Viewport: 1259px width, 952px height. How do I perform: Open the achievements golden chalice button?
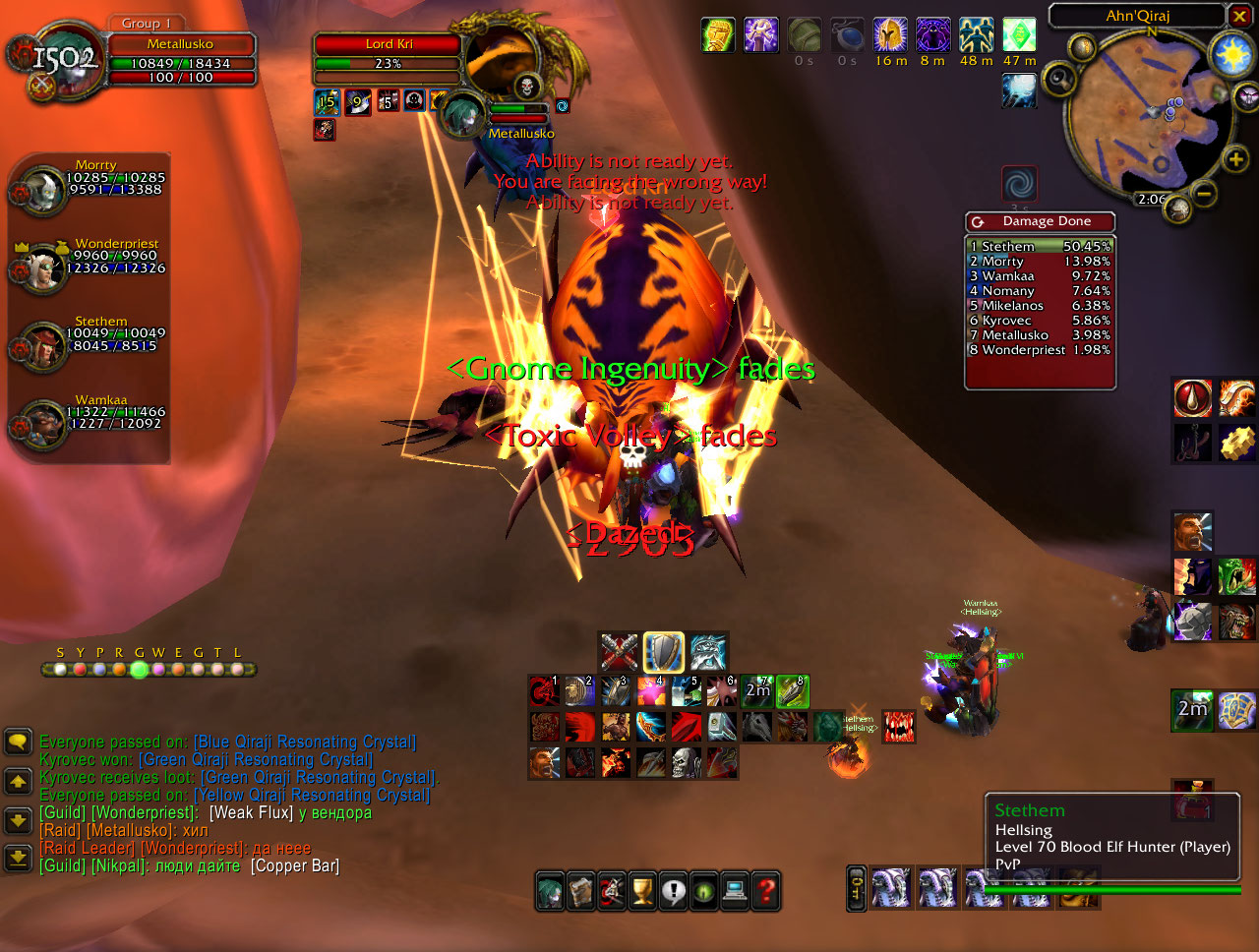click(642, 891)
